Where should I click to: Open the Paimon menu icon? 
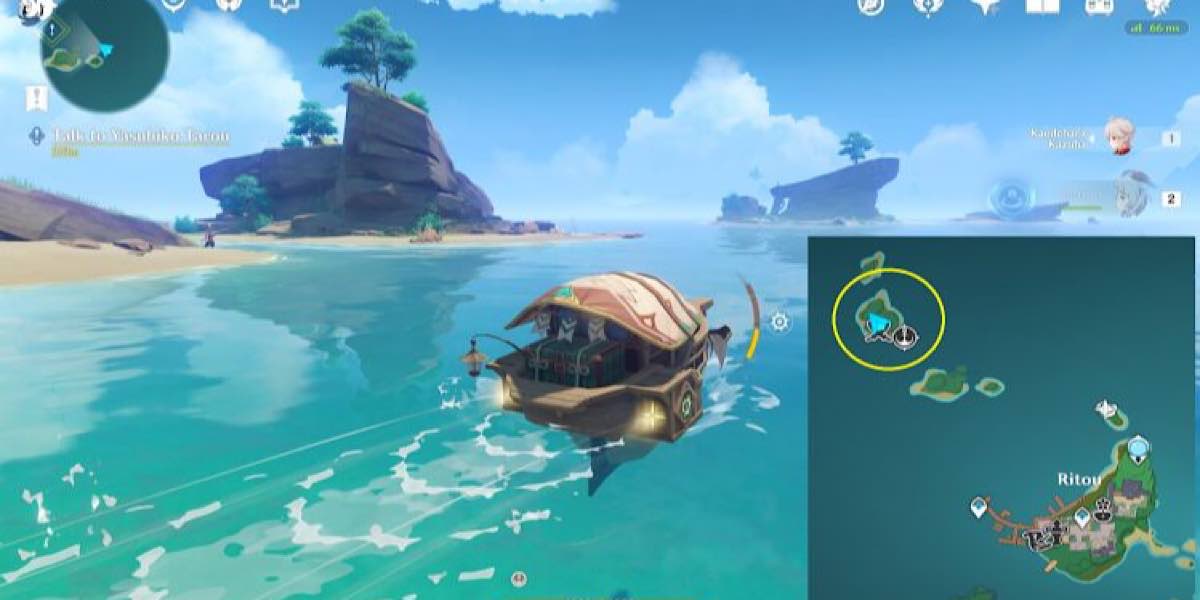point(33,8)
